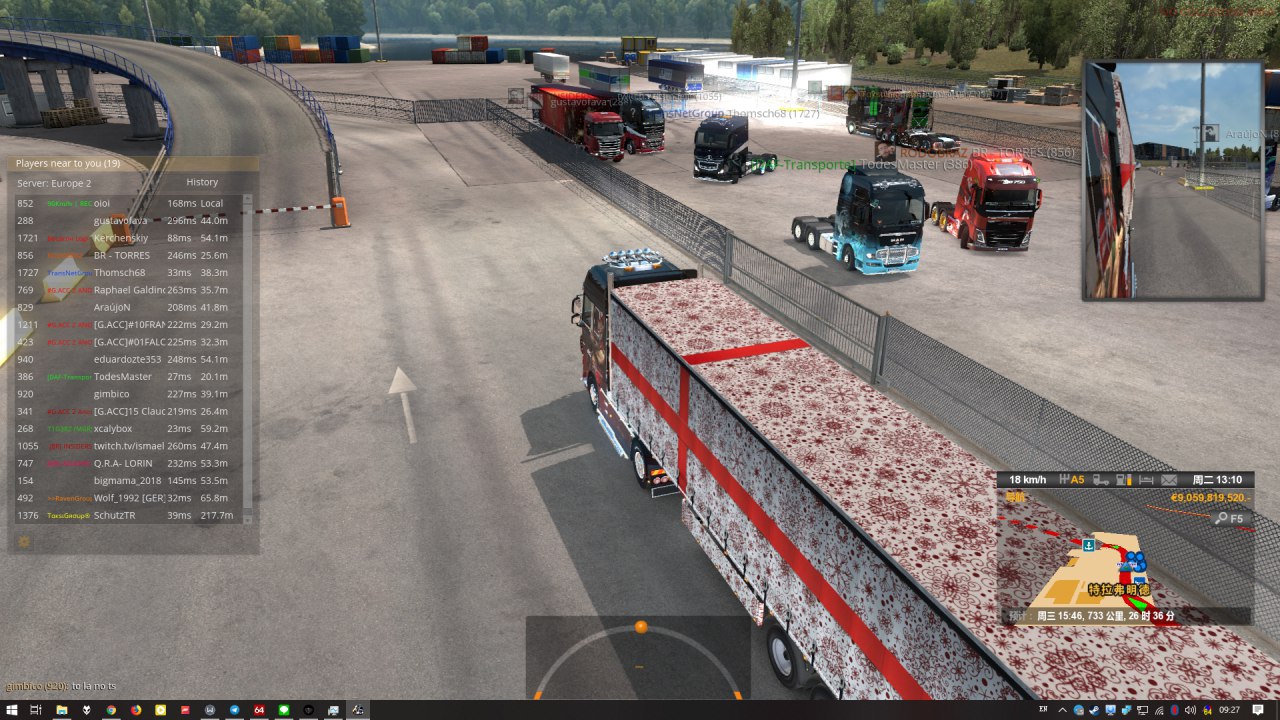
Task: Show the truck damage icon info
Action: coord(1099,480)
